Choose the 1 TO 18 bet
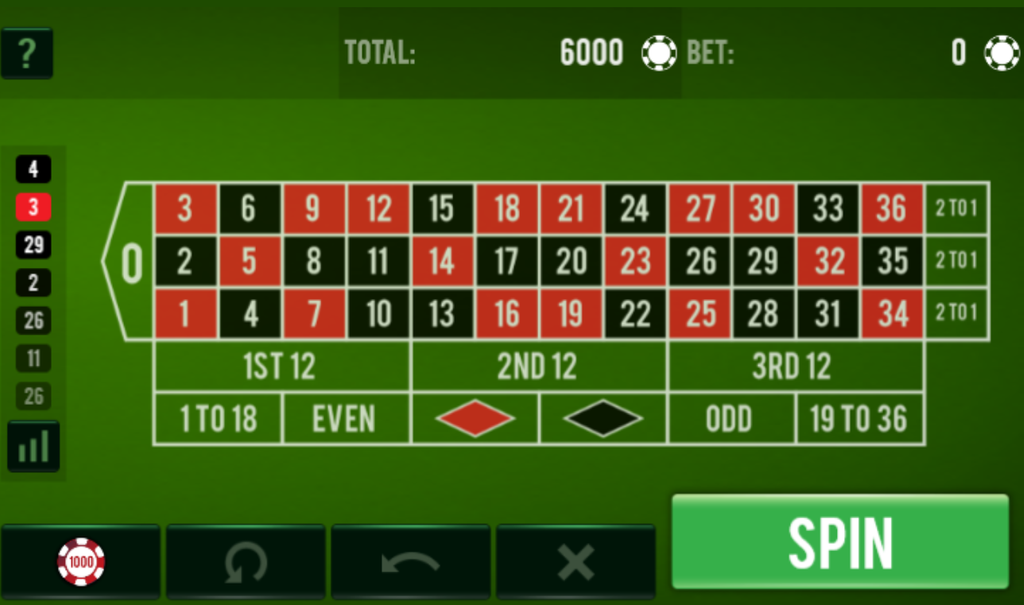1024x605 pixels. [x=218, y=419]
